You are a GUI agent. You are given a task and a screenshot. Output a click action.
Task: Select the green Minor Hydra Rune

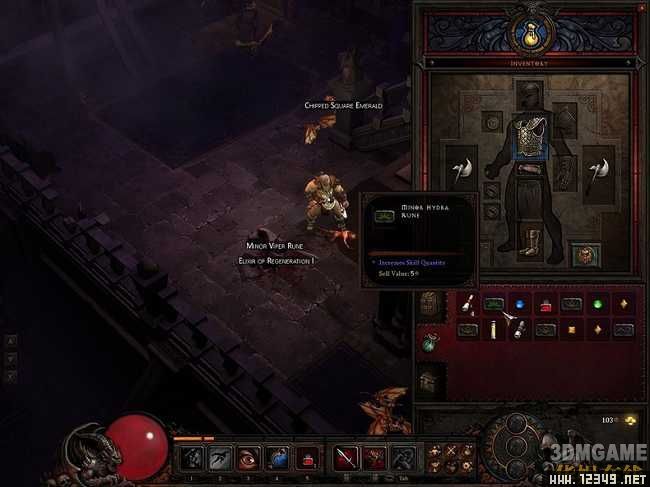click(x=494, y=304)
